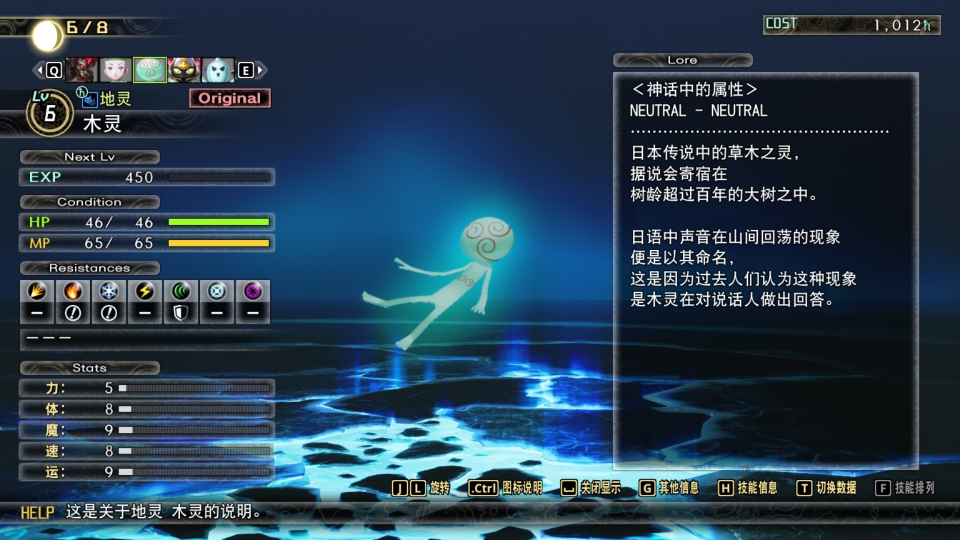Screen dimensions: 960x540
Task: Select the red-haired demon portrait
Action: 82,70
